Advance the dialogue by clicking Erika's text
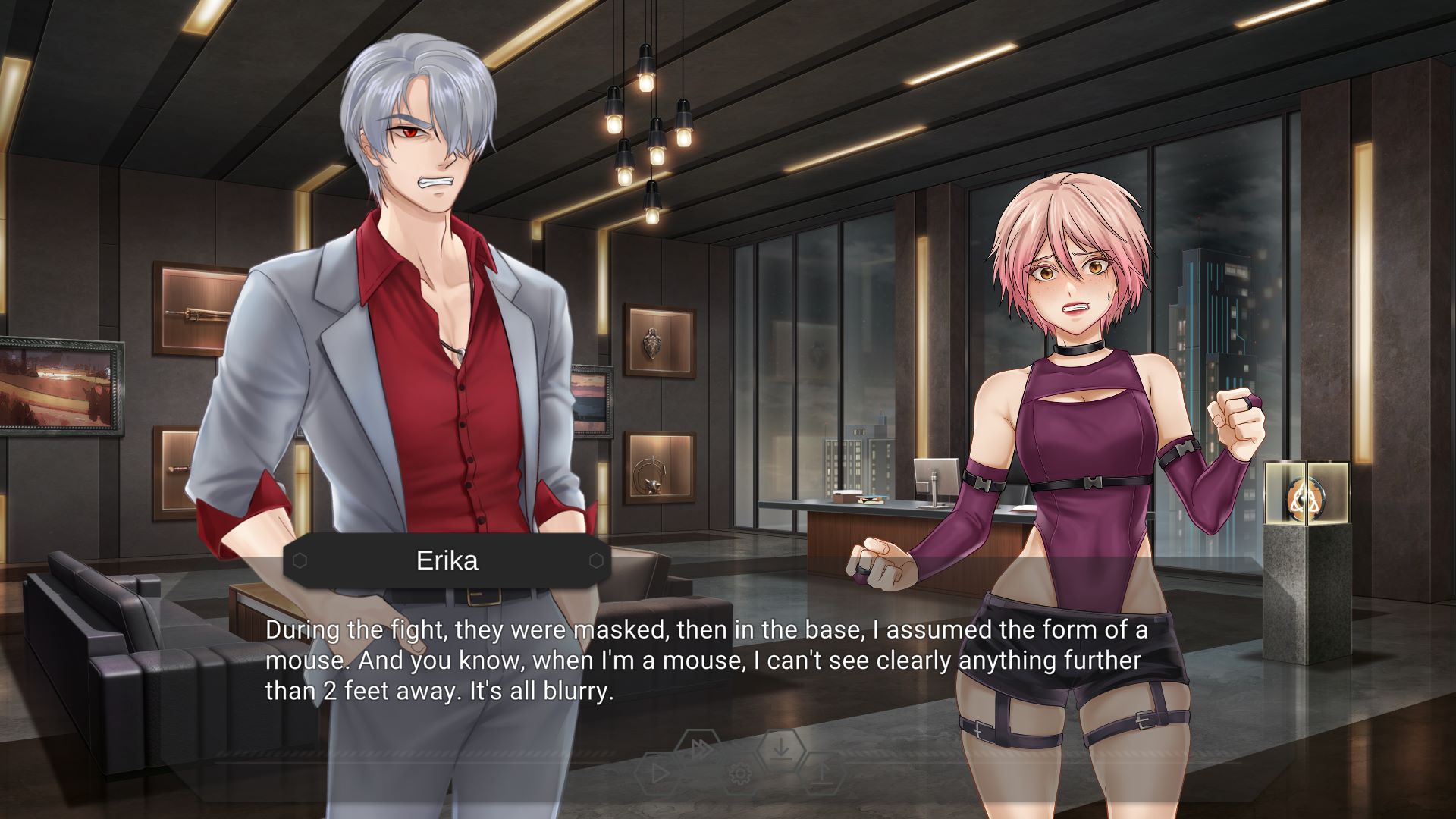This screenshot has height=819, width=1456. [705, 661]
